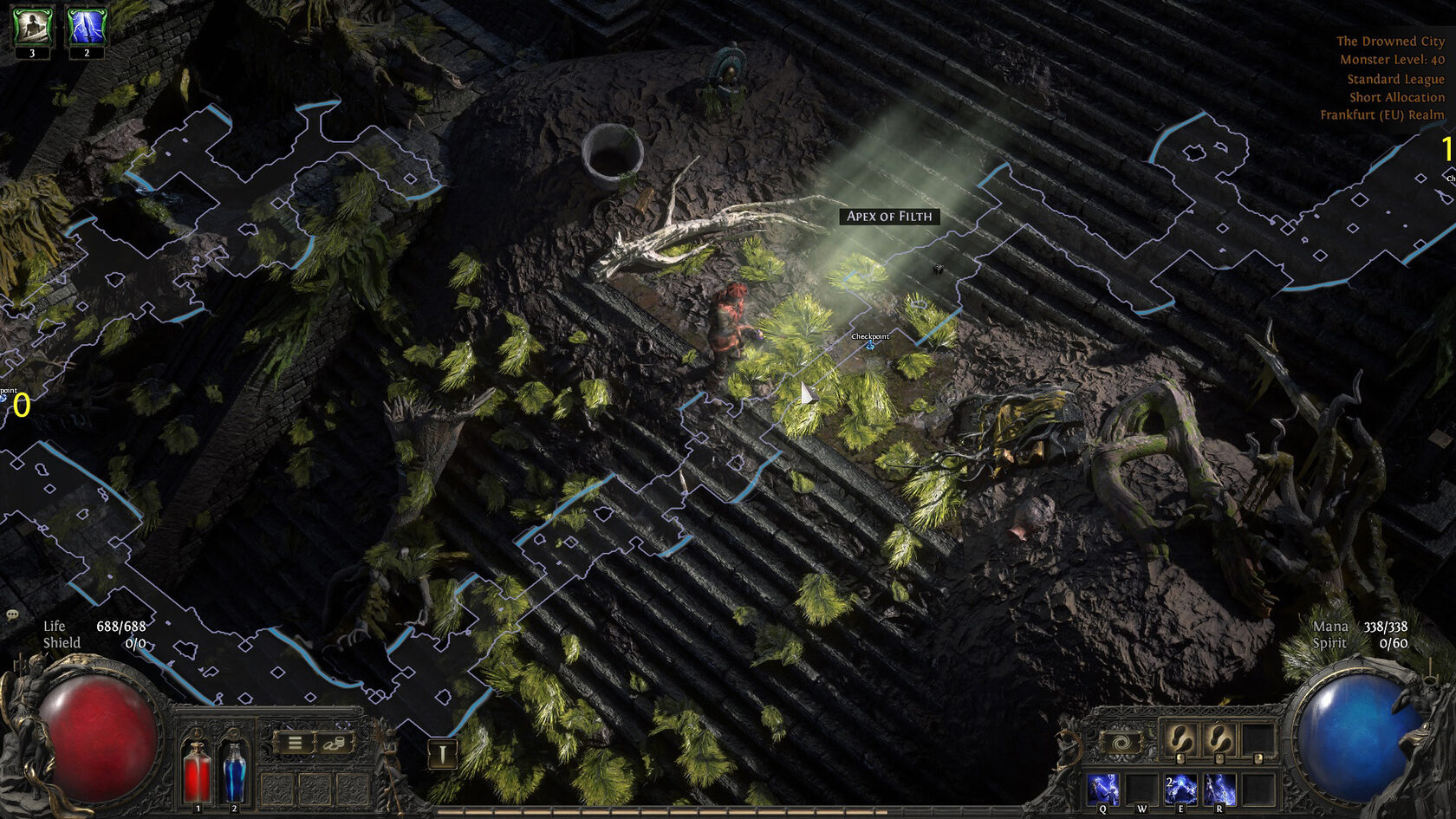The width and height of the screenshot is (1456, 819).
Task: Click the nail icon button
Action: click(x=442, y=754)
